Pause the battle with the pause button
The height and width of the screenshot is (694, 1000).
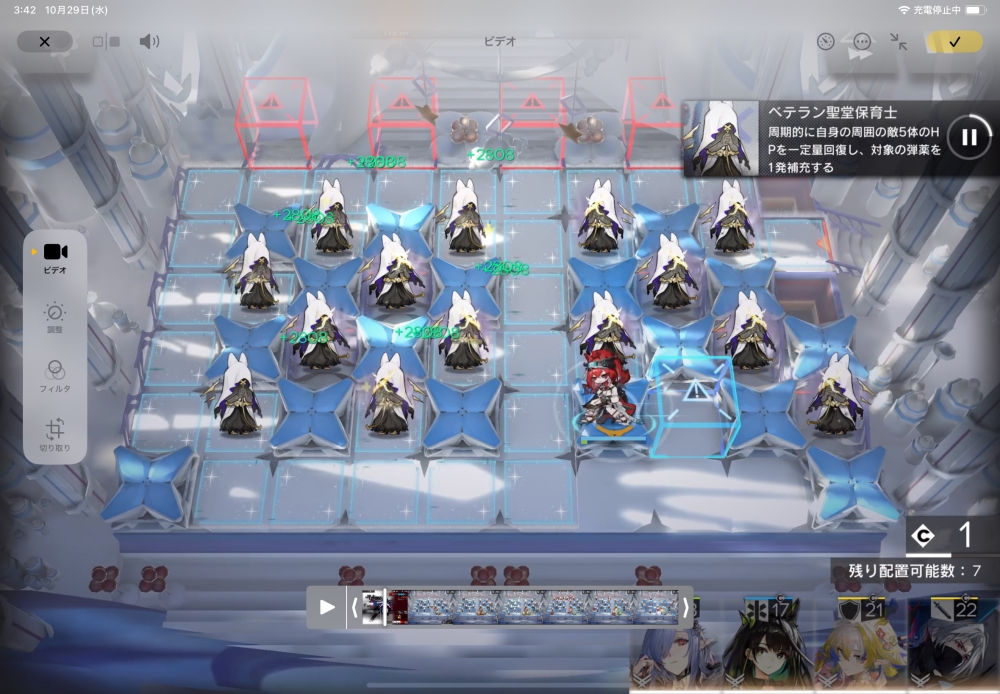point(968,137)
